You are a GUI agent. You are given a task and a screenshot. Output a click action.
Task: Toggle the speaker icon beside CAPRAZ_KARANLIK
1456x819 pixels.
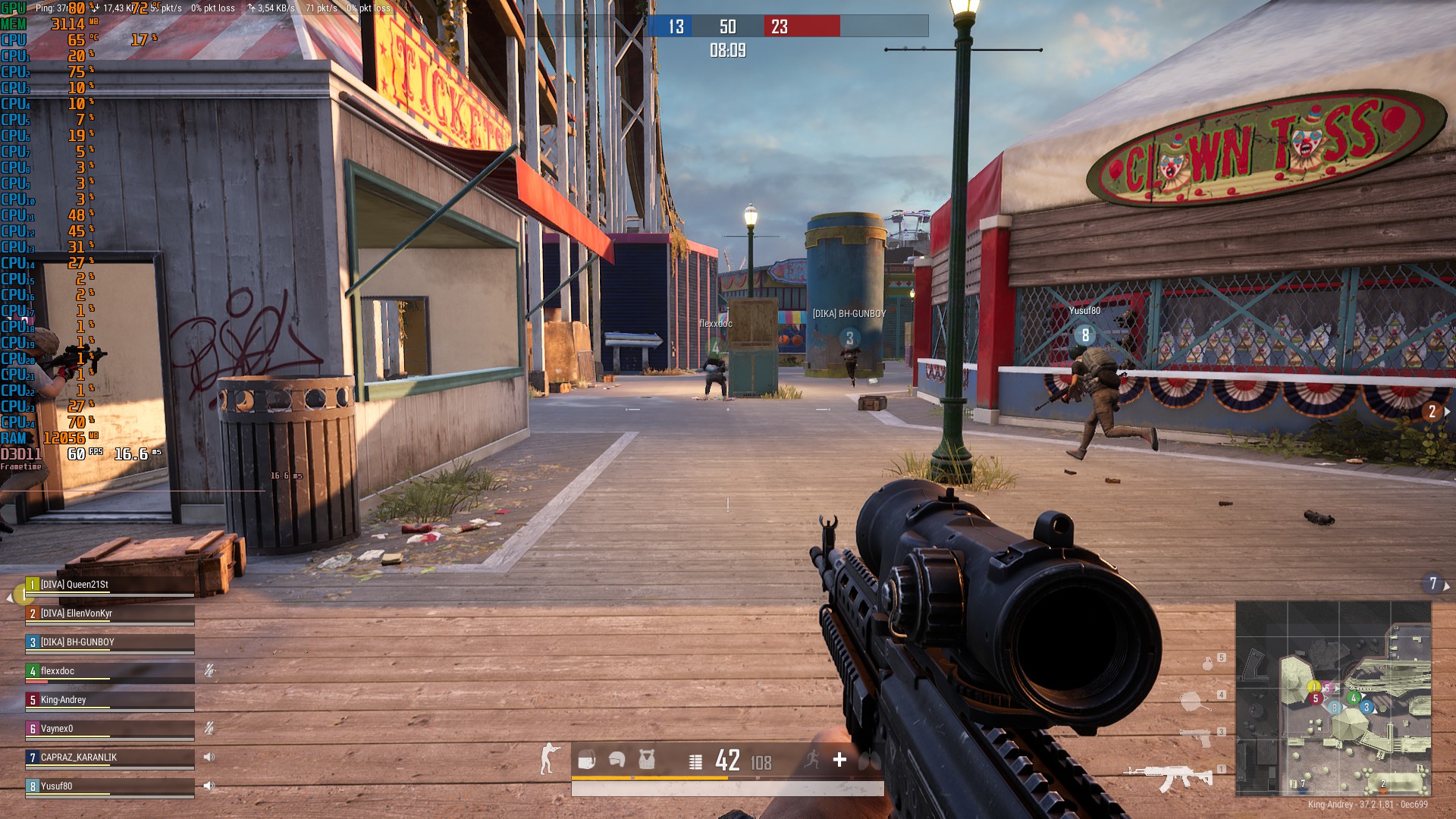point(209,757)
